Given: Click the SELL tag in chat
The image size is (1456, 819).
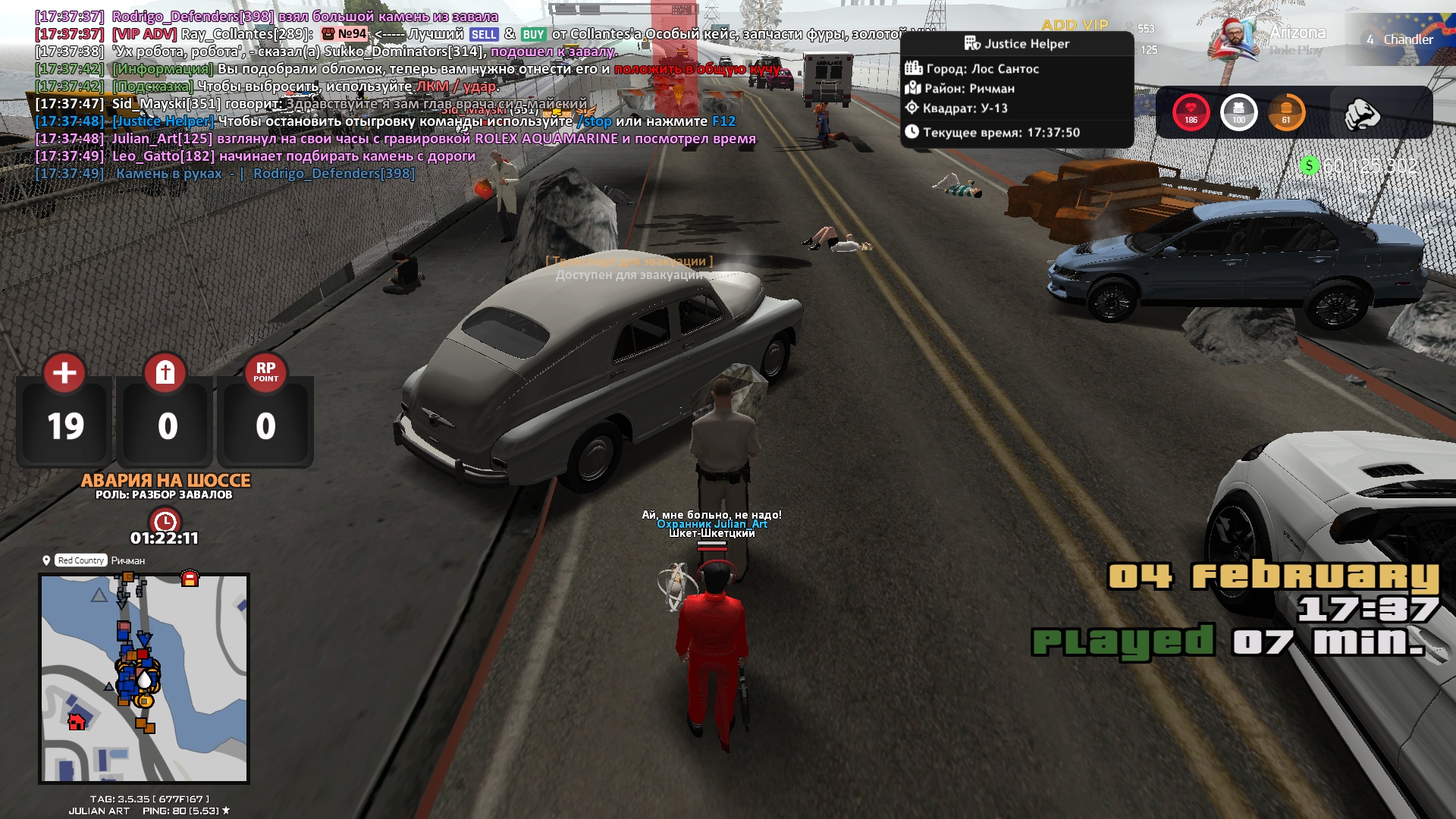Looking at the screenshot, I should coord(484,34).
